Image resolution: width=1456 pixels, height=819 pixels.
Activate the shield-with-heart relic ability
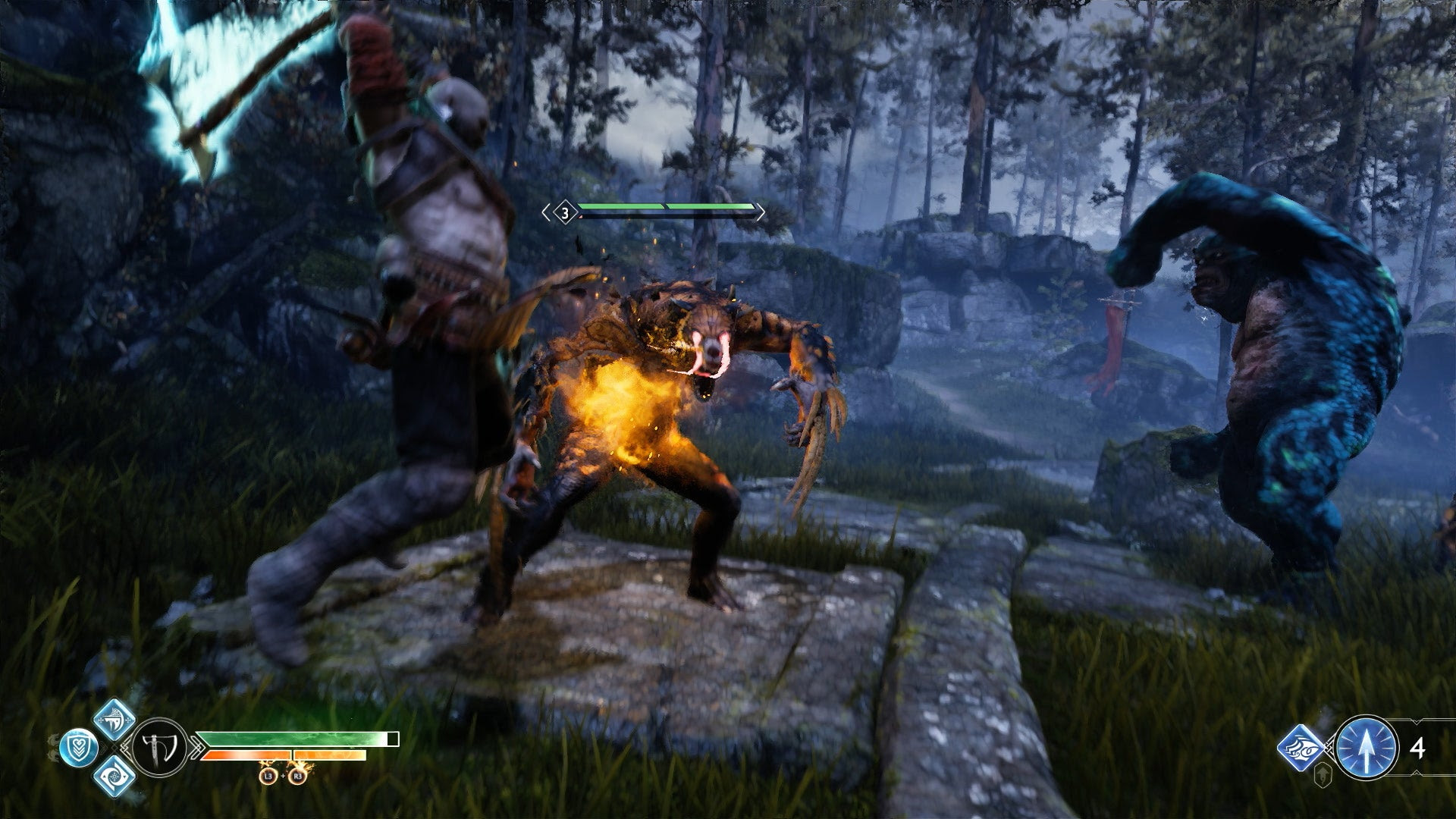pyautogui.click(x=79, y=748)
